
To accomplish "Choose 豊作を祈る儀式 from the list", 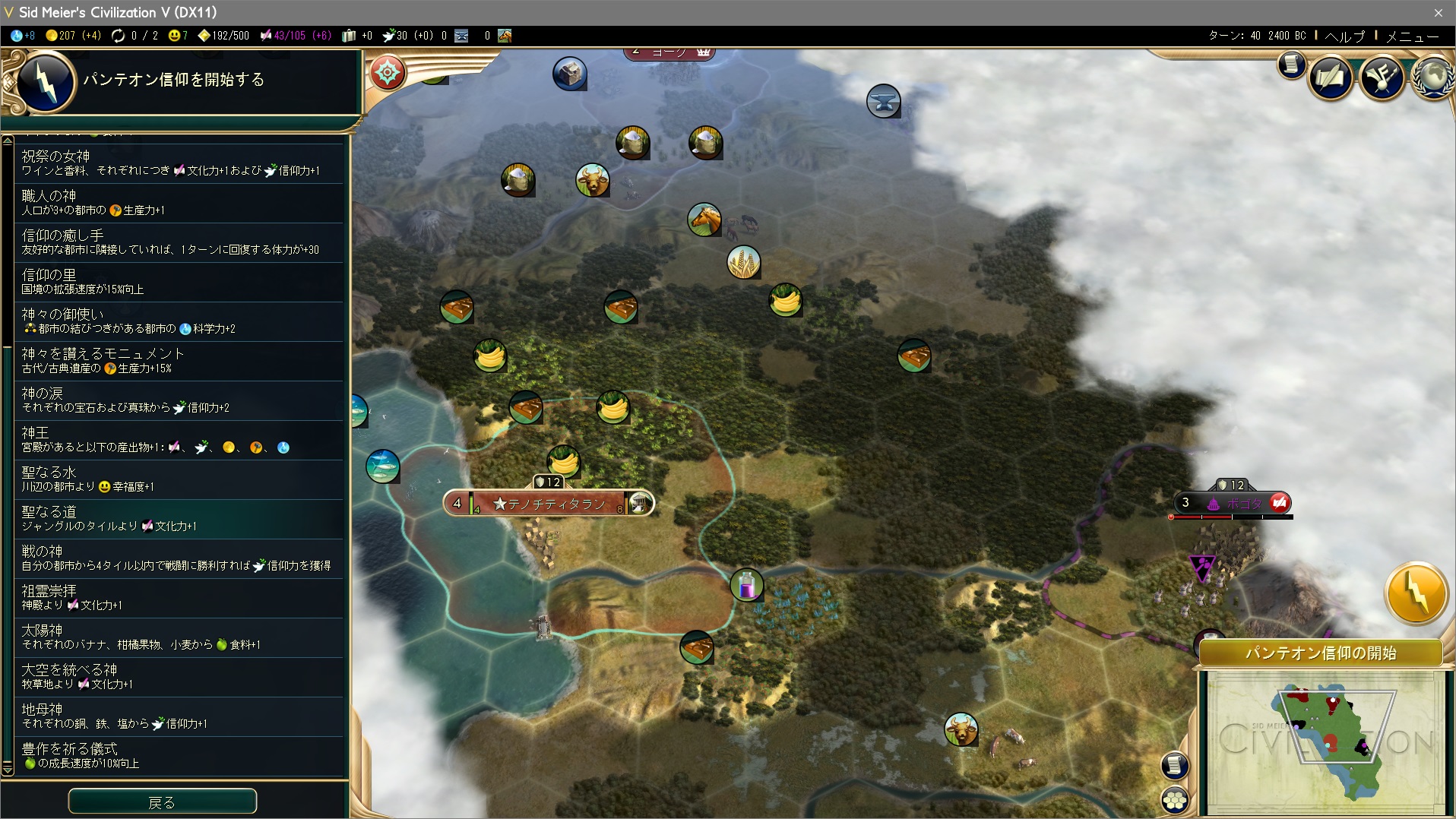I will [x=181, y=756].
